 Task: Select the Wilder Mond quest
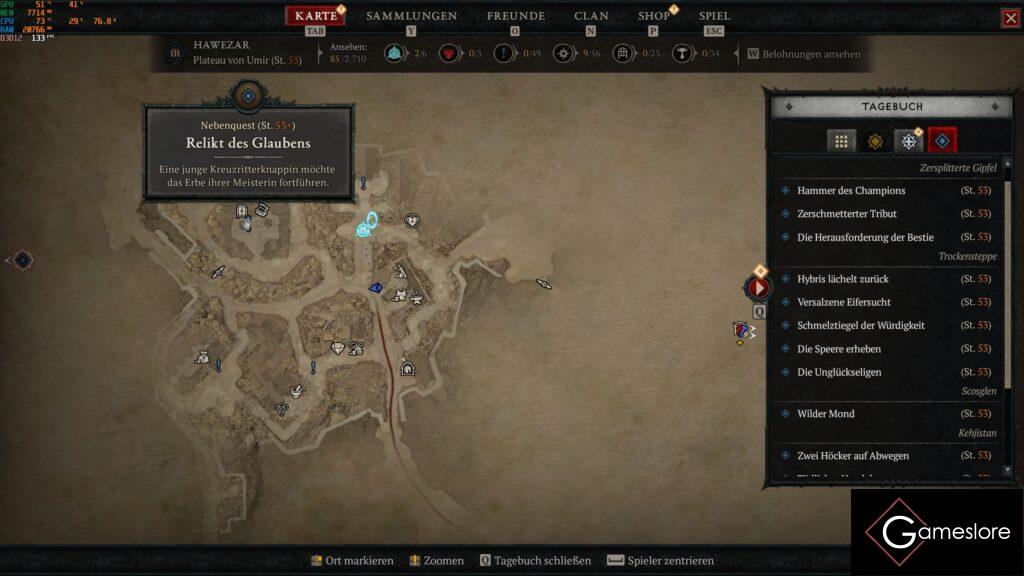pos(825,414)
